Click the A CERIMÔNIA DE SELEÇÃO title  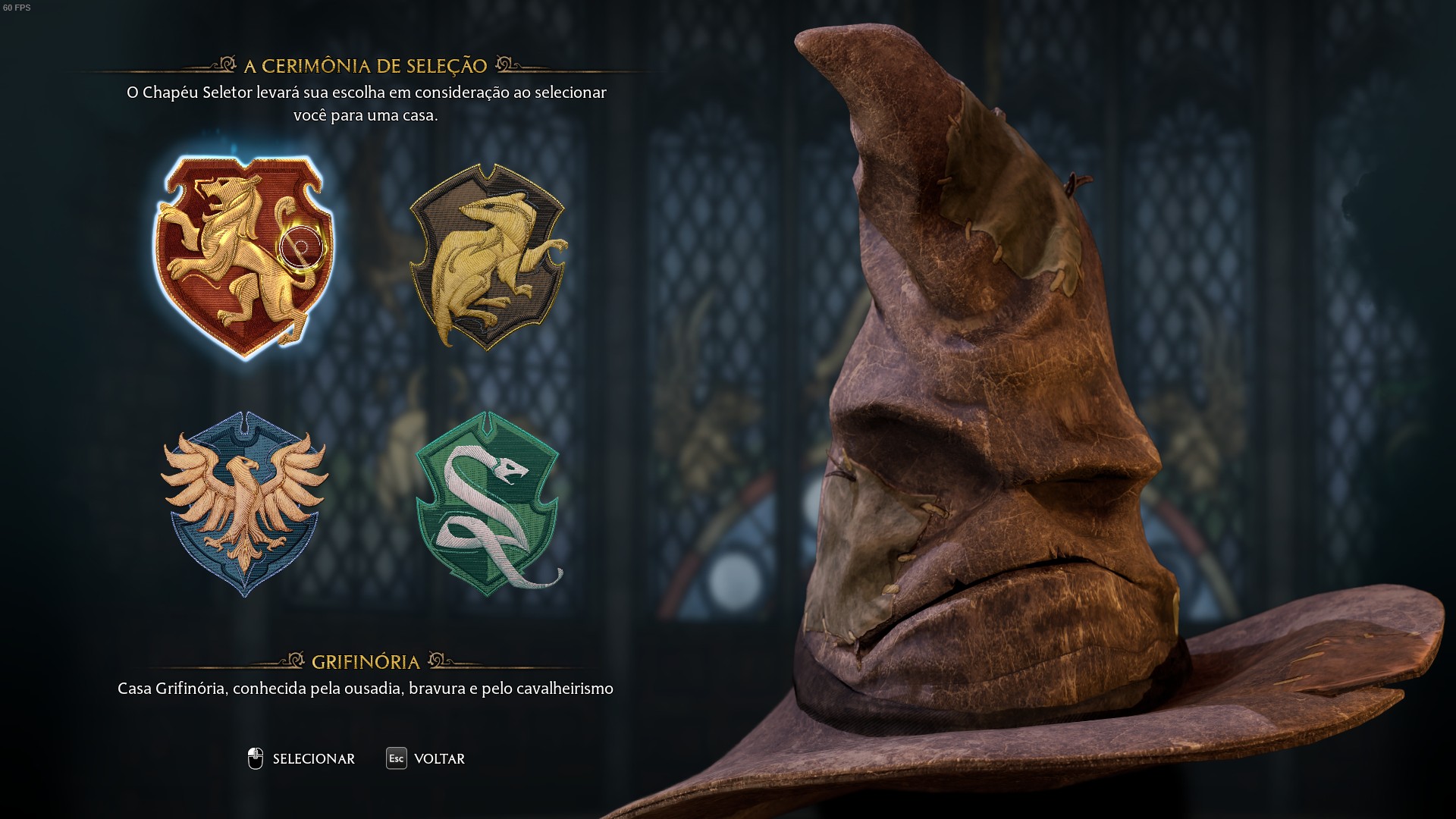tap(364, 66)
